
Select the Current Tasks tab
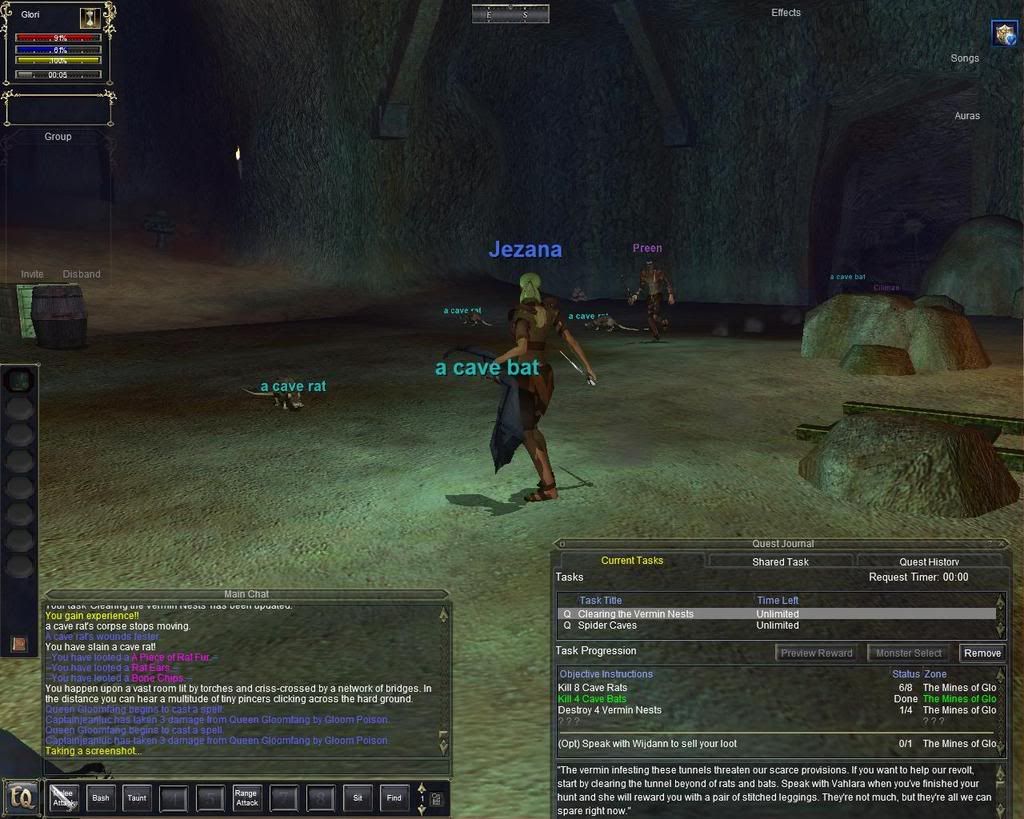pos(632,561)
